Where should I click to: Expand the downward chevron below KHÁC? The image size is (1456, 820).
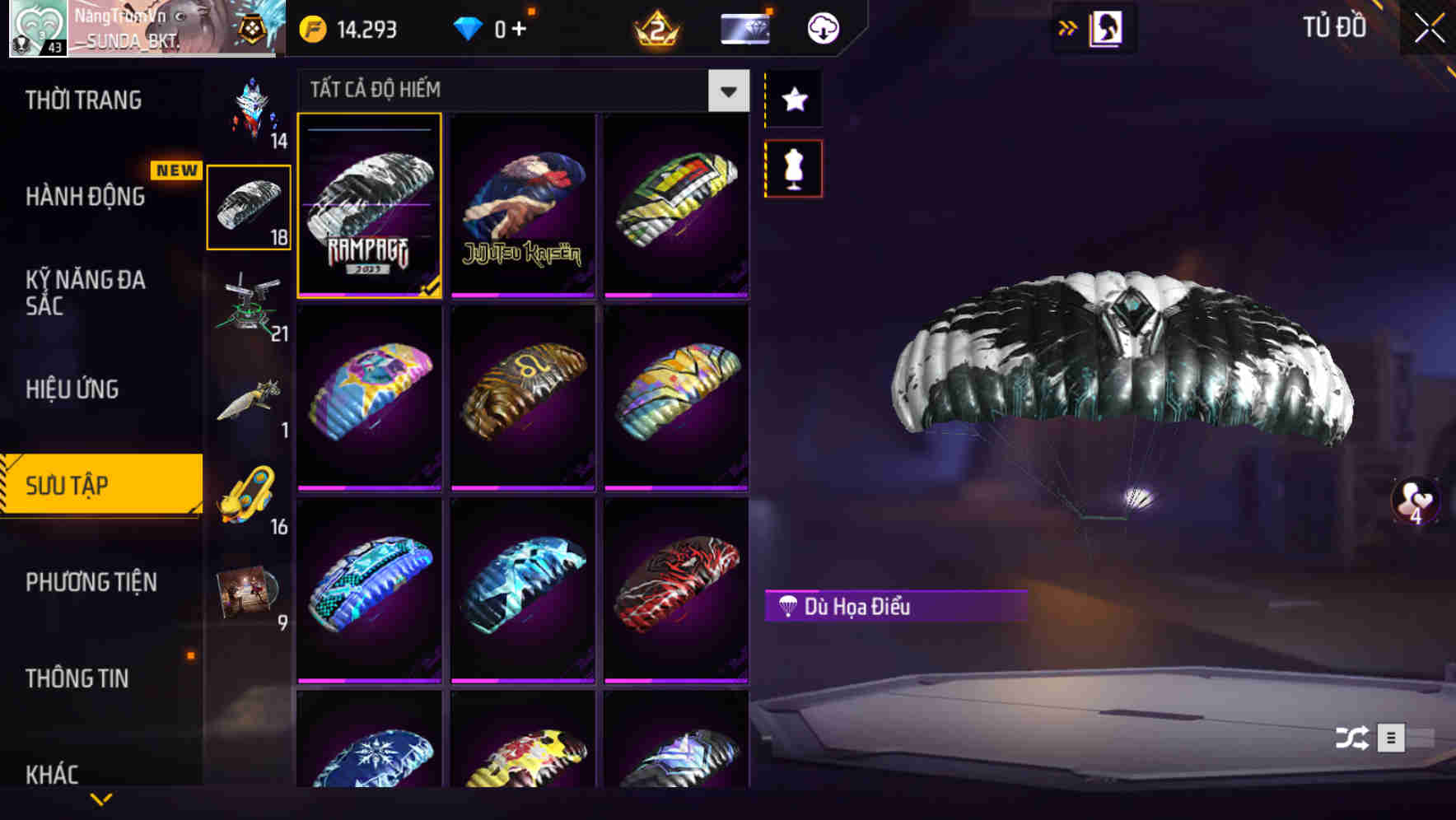pyautogui.click(x=101, y=797)
